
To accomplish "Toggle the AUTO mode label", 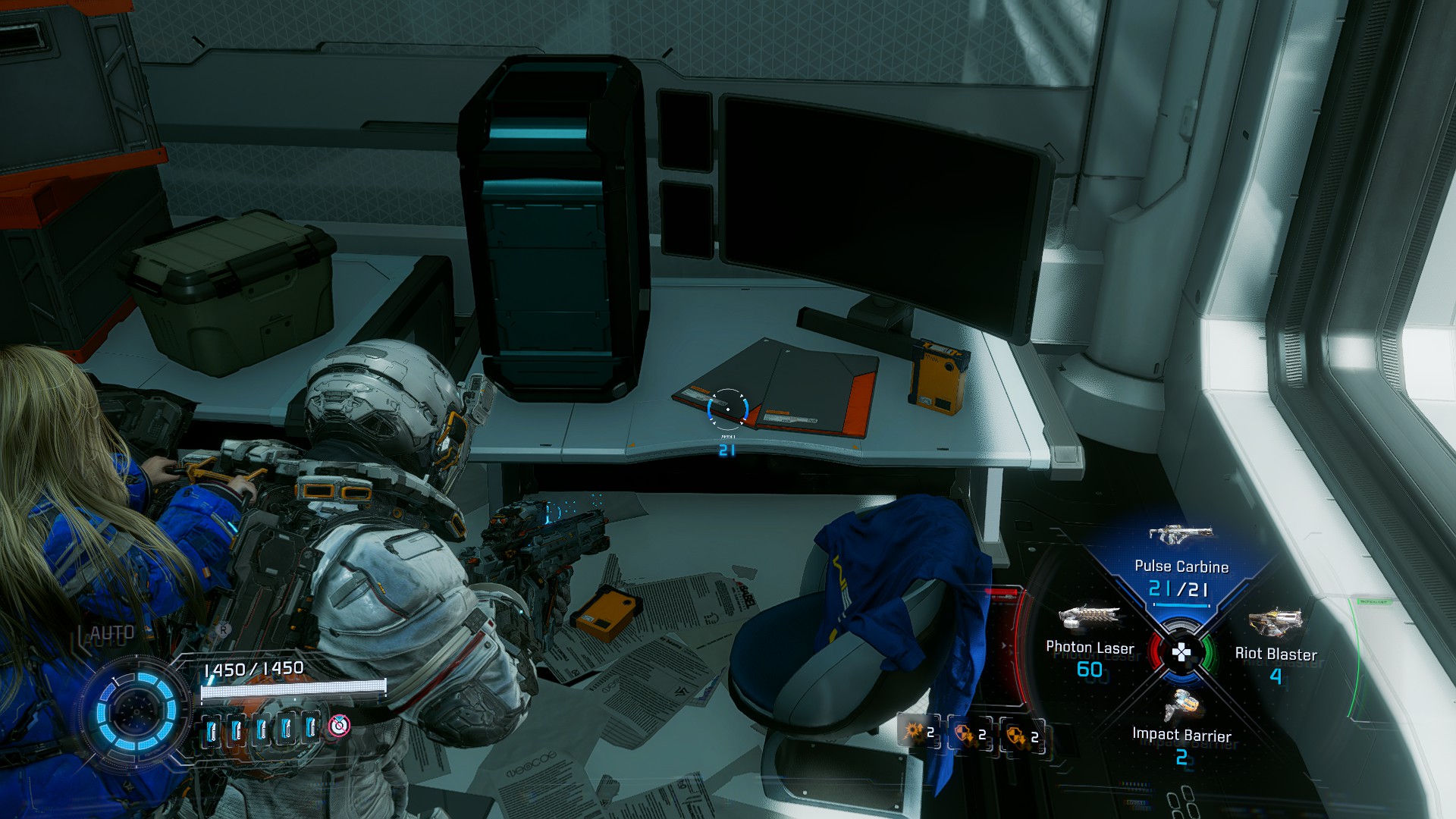I will (111, 633).
